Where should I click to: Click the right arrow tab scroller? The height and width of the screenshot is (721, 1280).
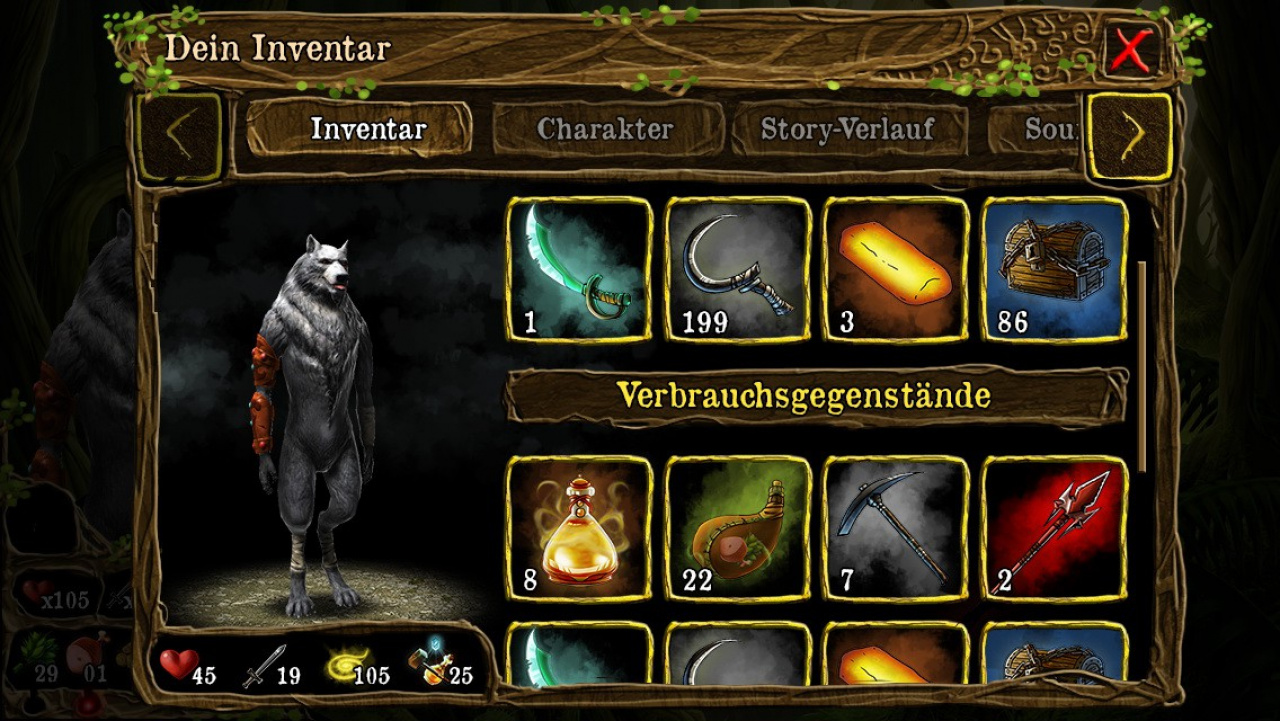click(1129, 137)
